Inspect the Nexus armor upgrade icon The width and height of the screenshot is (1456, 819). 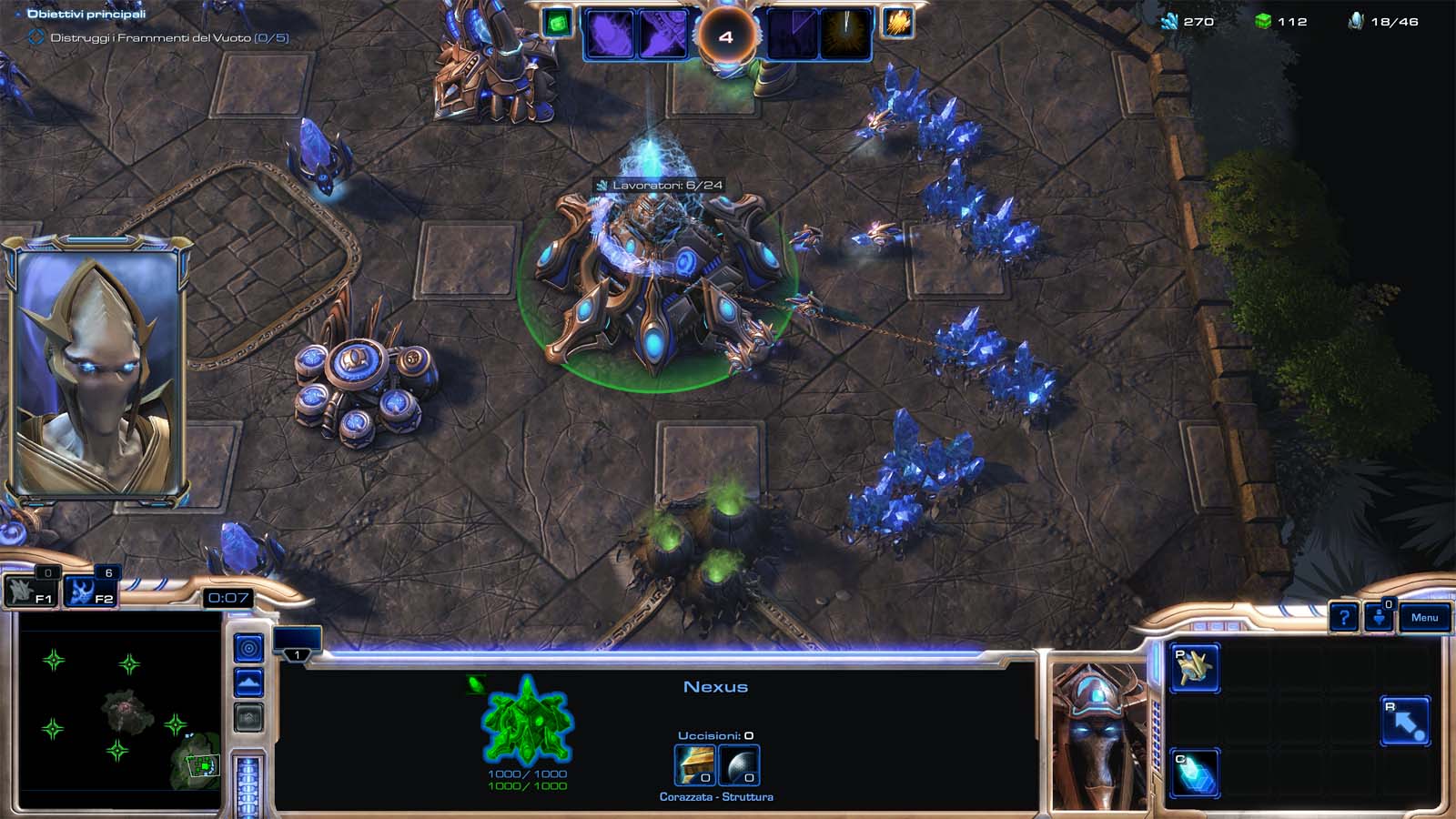[693, 764]
